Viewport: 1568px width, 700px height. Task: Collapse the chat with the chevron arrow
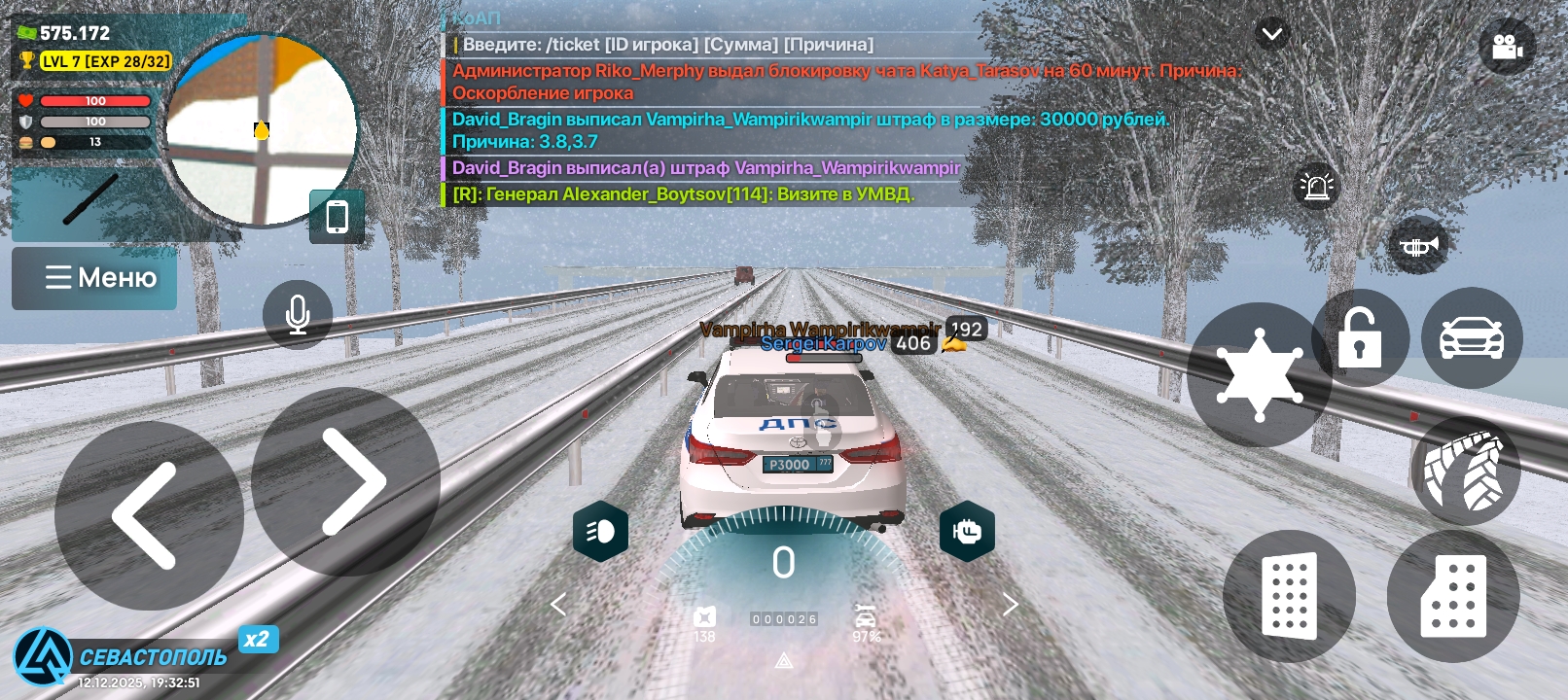1271,35
